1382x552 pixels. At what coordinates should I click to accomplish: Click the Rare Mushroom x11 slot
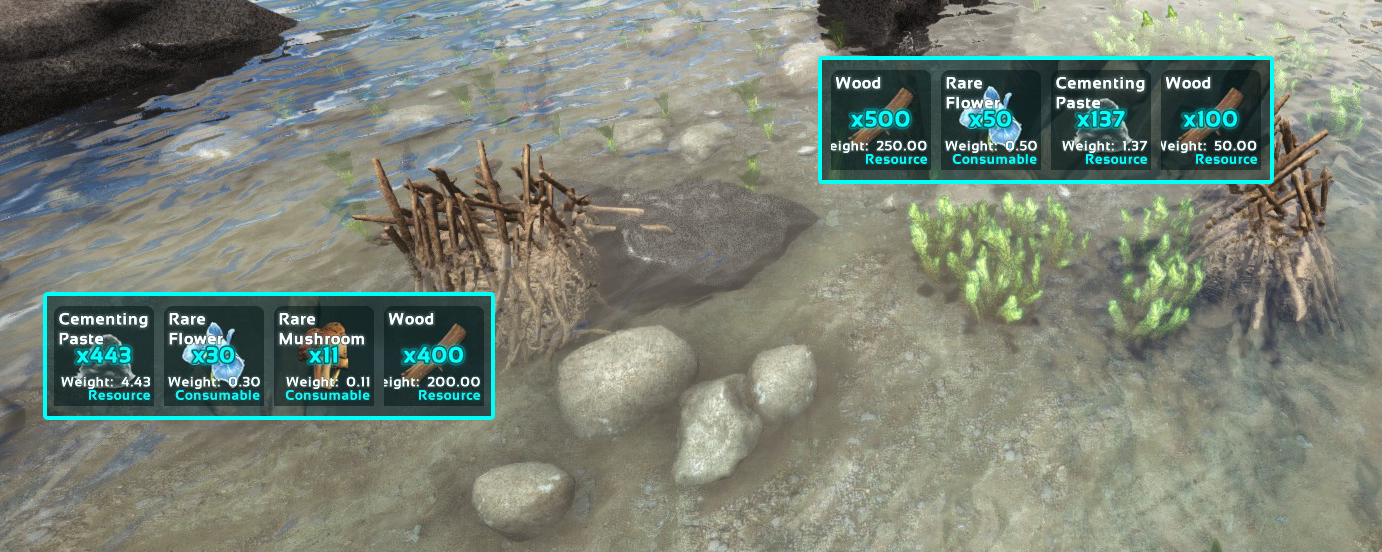(324, 355)
